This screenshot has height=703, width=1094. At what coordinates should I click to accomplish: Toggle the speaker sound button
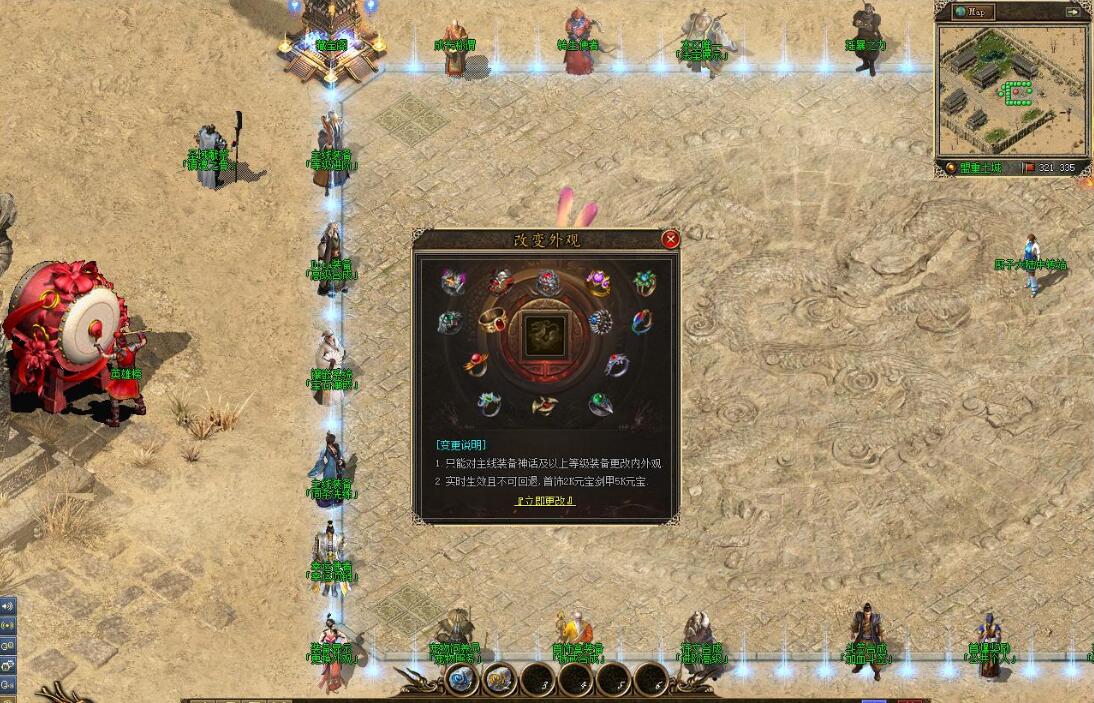(x=7, y=606)
